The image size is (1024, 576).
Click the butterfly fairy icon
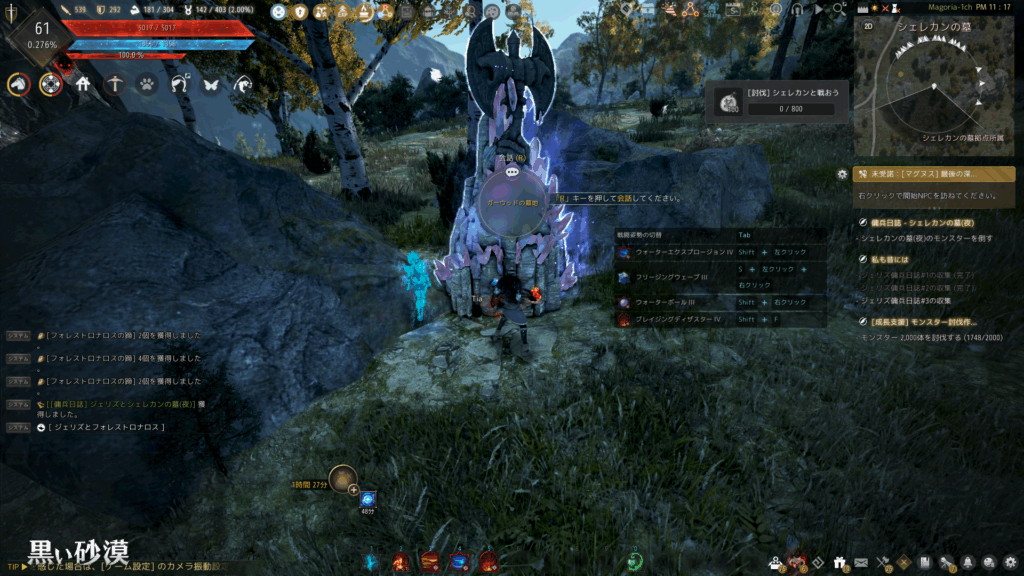pos(211,85)
